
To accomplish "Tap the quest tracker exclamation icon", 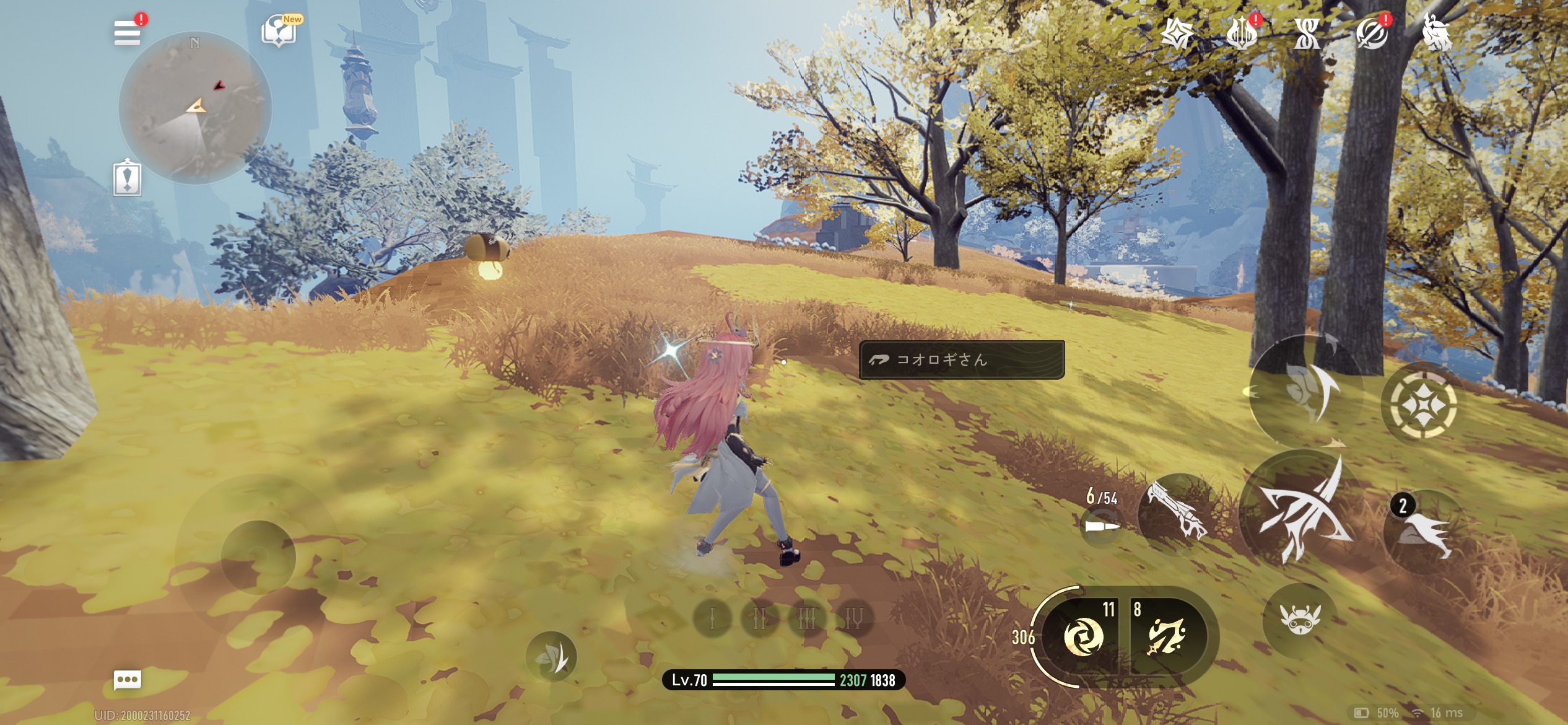I will tap(128, 178).
